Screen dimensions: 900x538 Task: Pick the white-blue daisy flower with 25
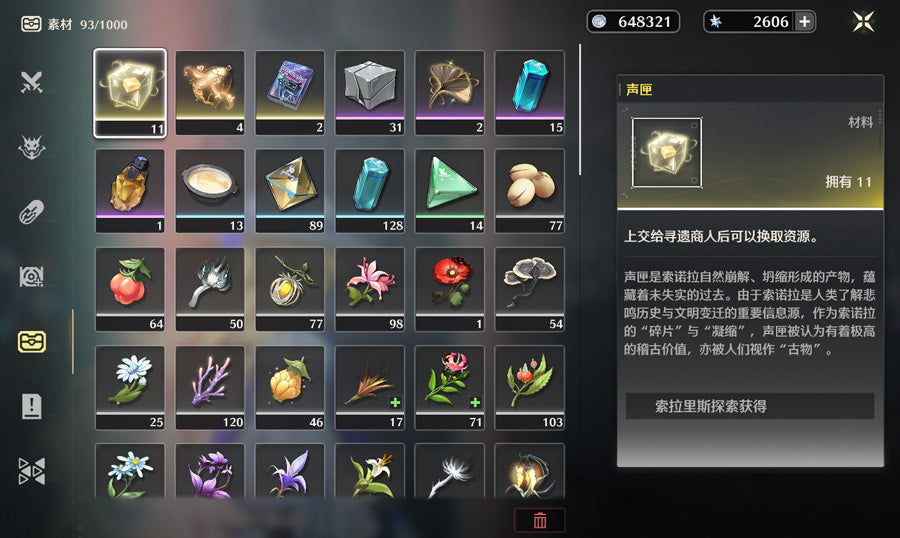(130, 386)
